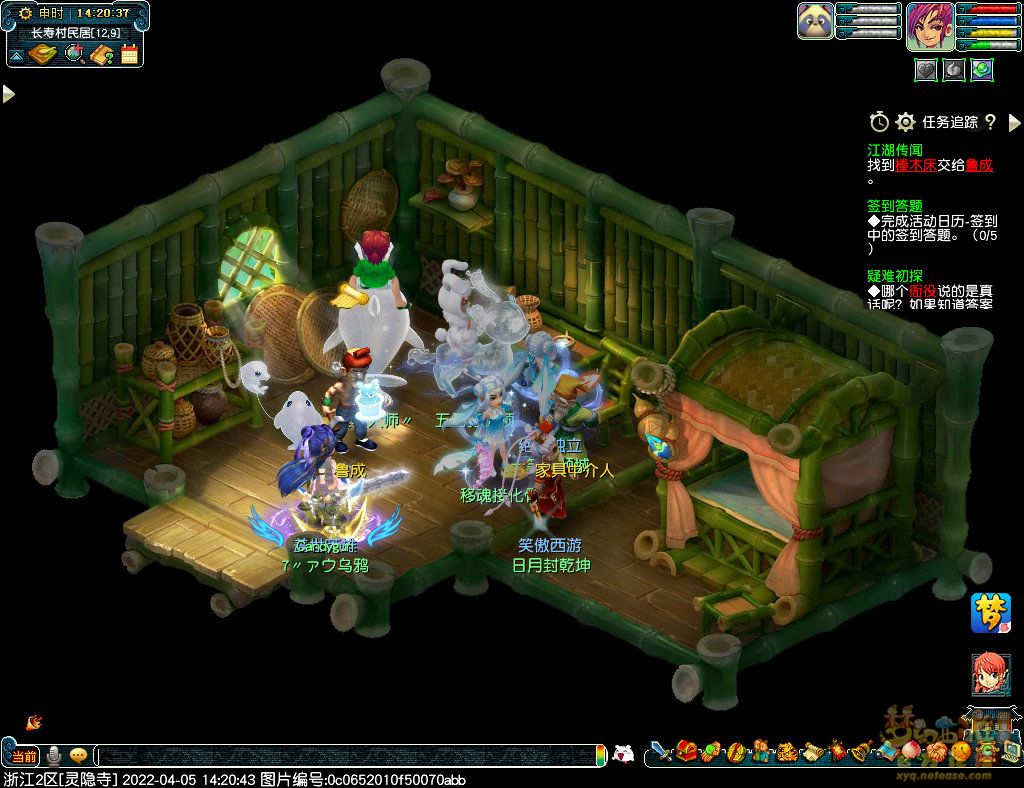Screen dimensions: 1024x788
Task: Open the guide book with question mark
Action: (100, 55)
